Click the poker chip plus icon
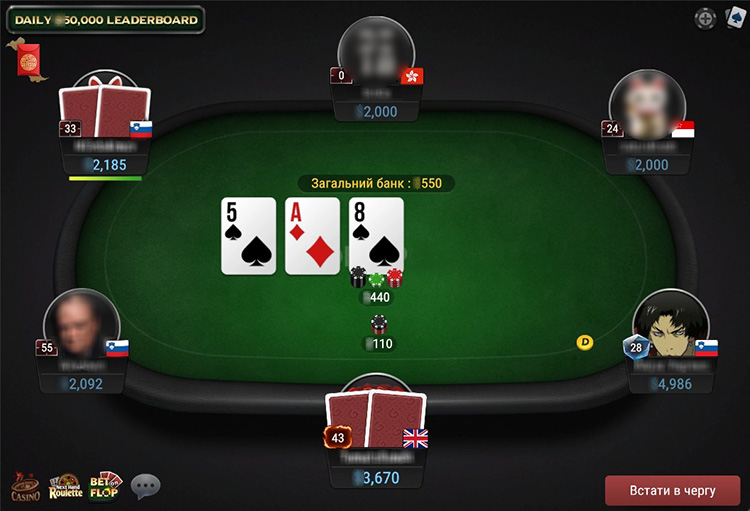Viewport: 750px width, 511px height. [705, 17]
